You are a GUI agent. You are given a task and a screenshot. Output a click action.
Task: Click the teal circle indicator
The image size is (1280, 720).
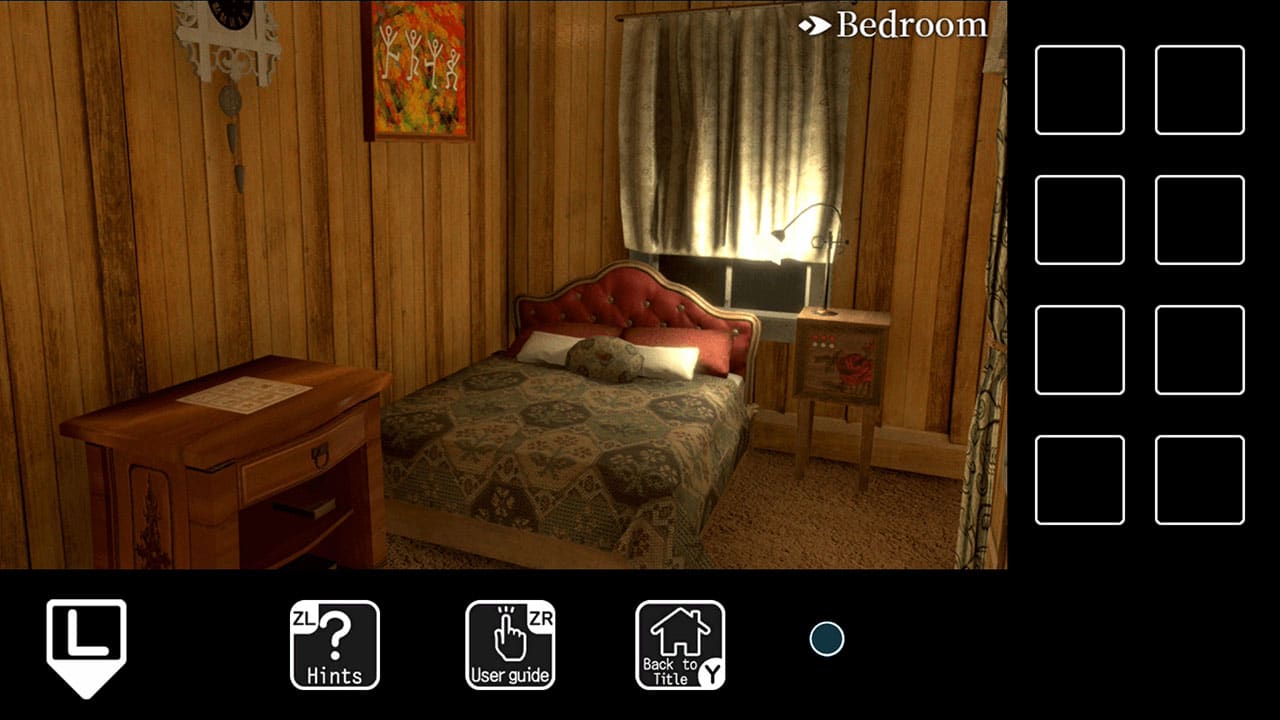pyautogui.click(x=829, y=637)
